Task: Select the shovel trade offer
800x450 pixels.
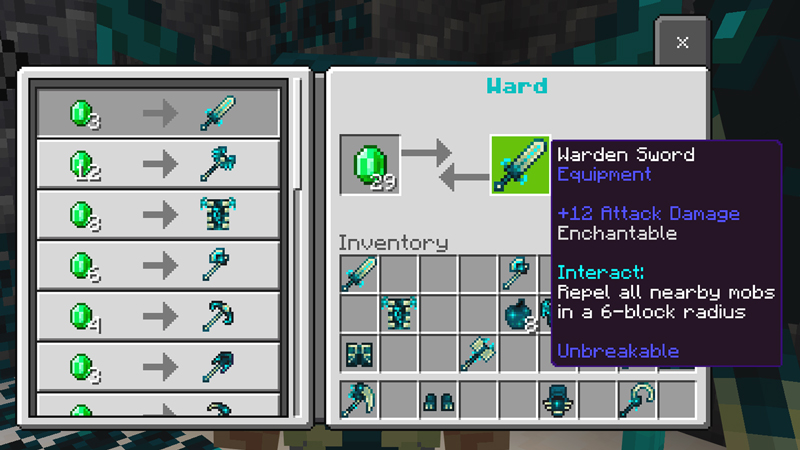Action: point(158,367)
